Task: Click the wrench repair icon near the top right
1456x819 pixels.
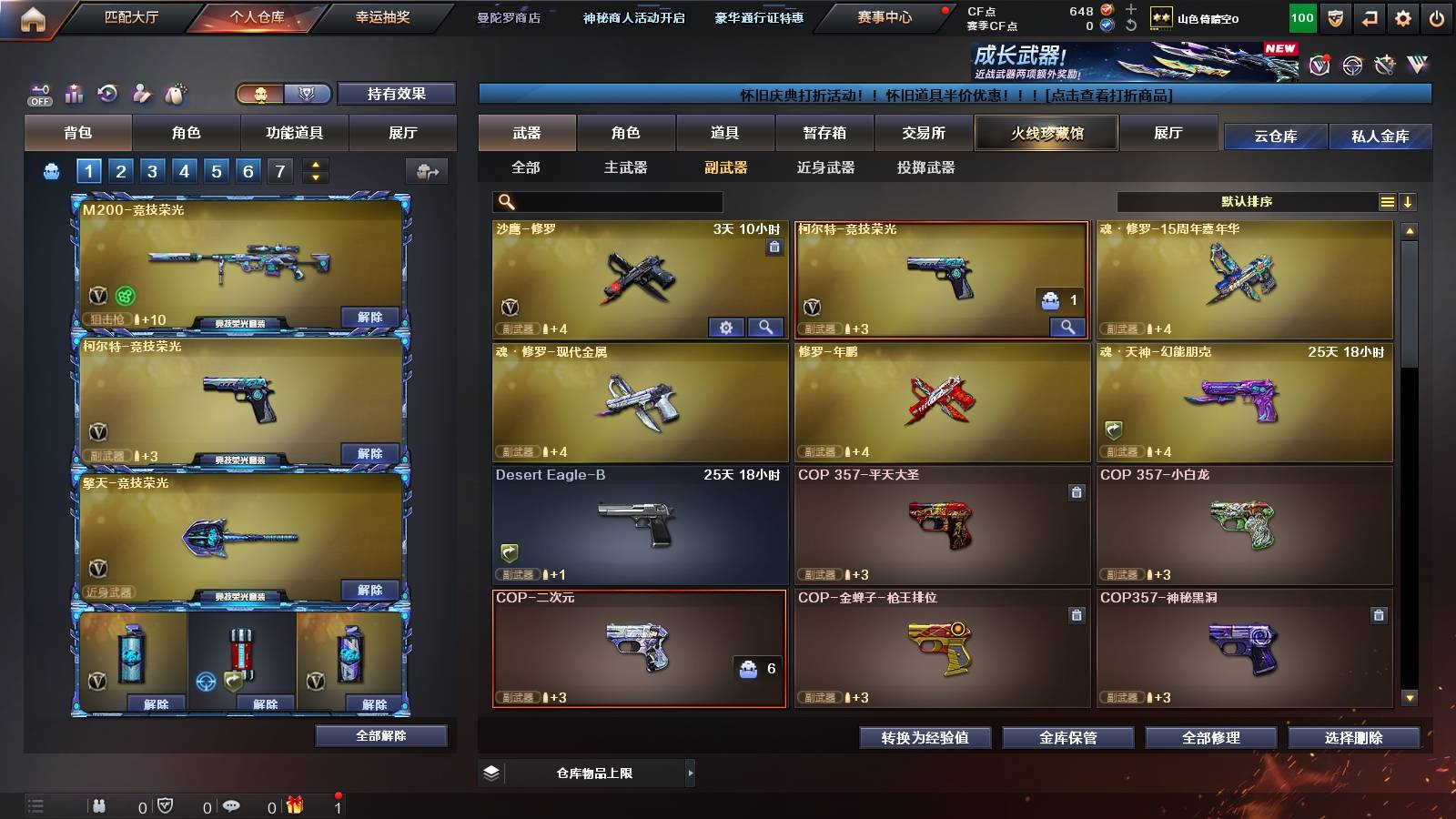Action: click(x=1384, y=64)
